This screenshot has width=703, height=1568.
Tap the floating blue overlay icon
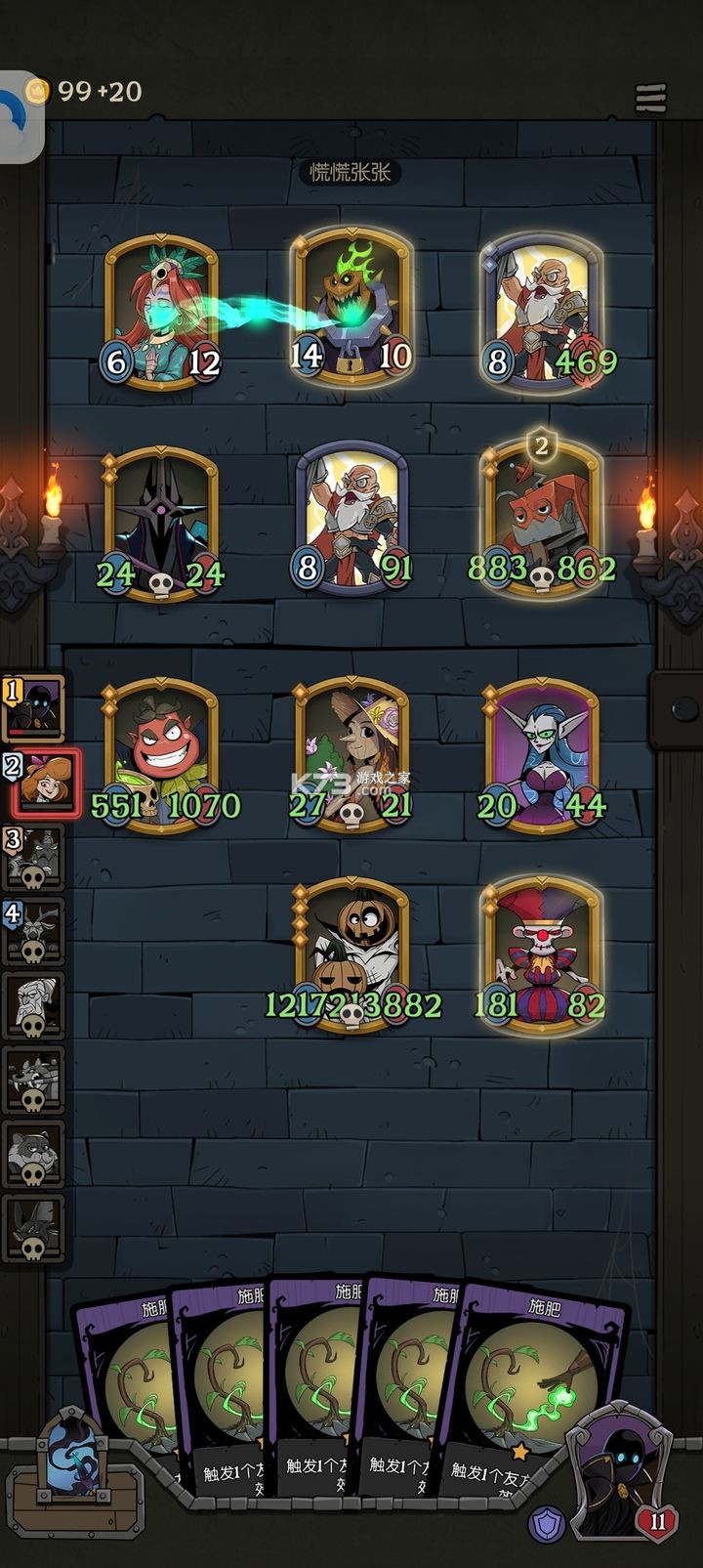pyautogui.click(x=20, y=117)
